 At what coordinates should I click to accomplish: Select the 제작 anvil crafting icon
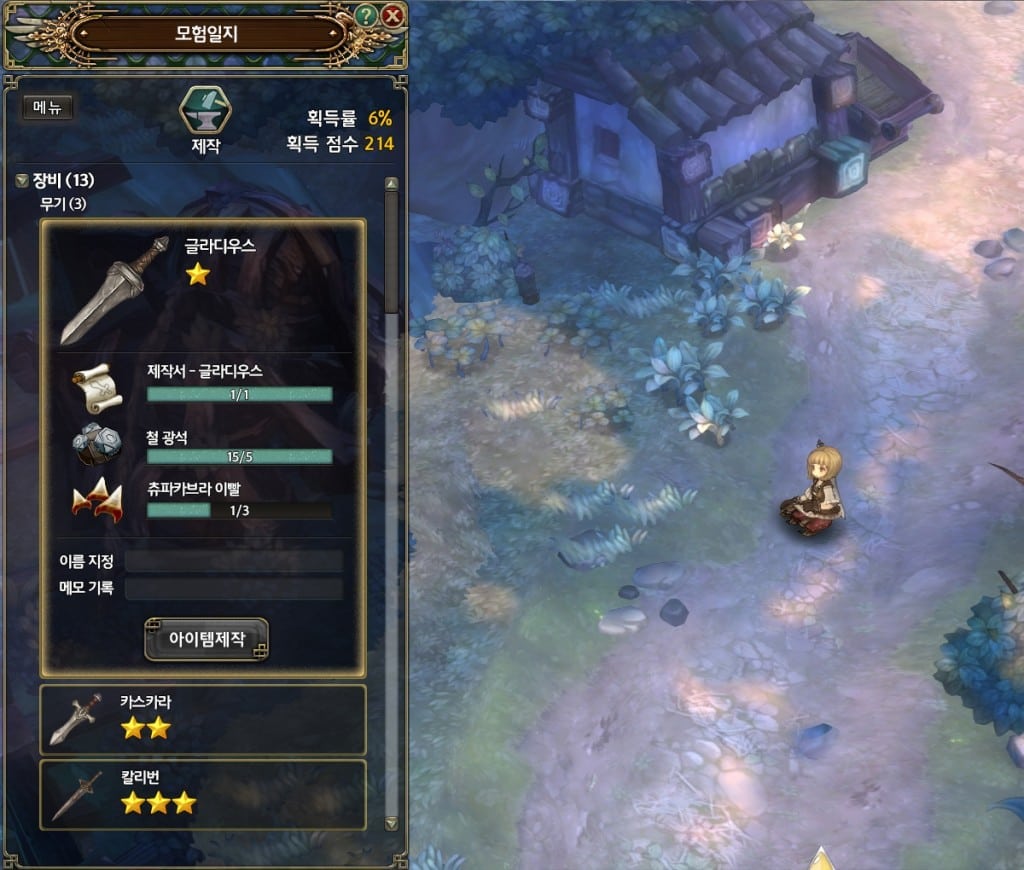click(205, 113)
